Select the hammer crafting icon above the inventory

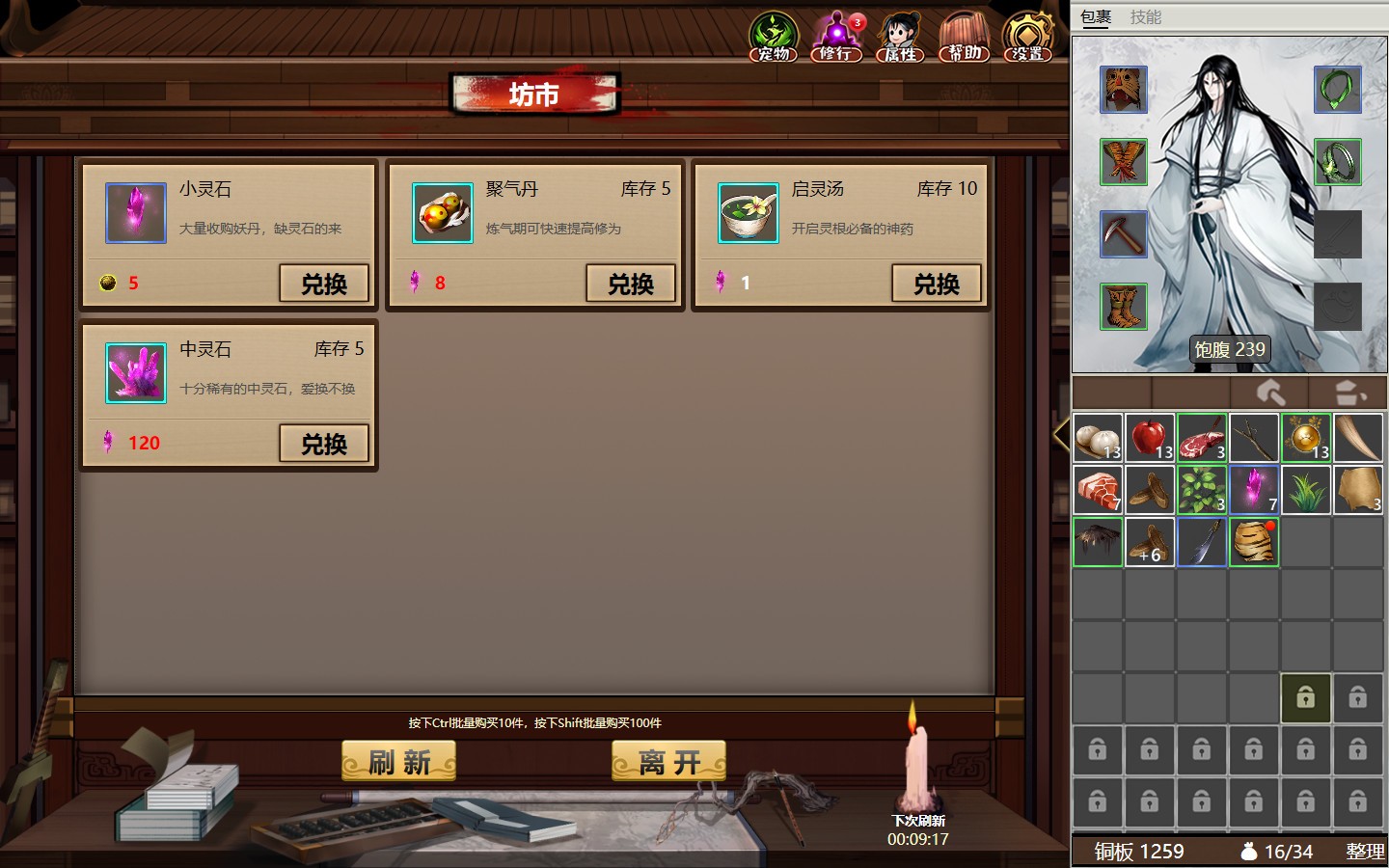[x=1272, y=392]
